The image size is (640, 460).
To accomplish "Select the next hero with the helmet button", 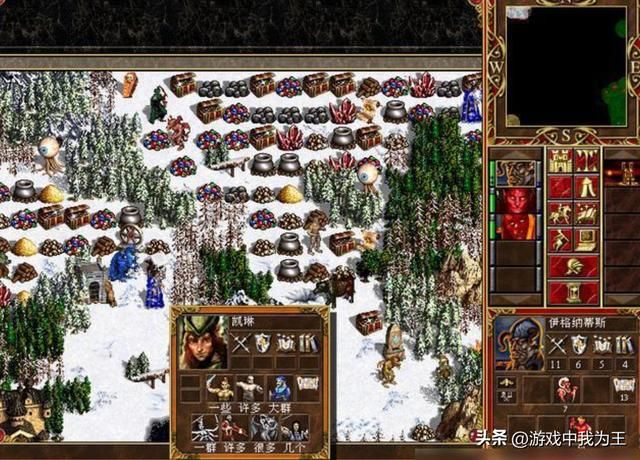I will [573, 266].
